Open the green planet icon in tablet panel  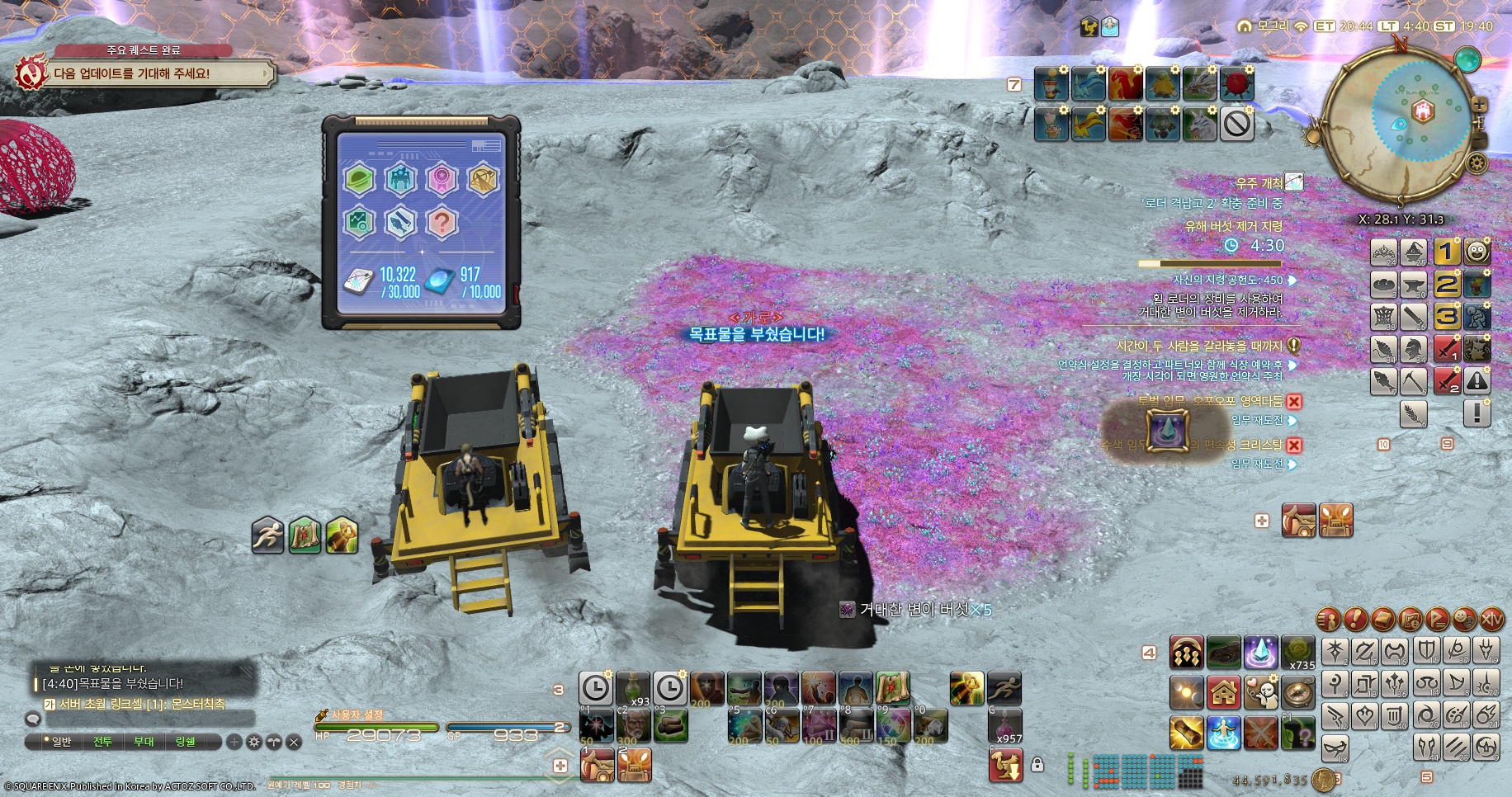point(360,180)
